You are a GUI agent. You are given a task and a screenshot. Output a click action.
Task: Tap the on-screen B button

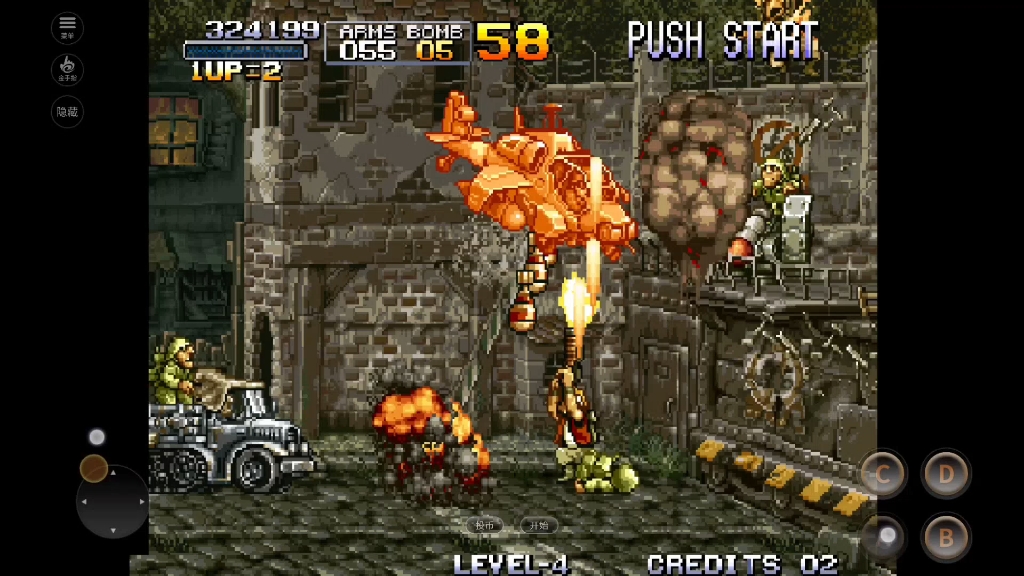[x=945, y=538]
